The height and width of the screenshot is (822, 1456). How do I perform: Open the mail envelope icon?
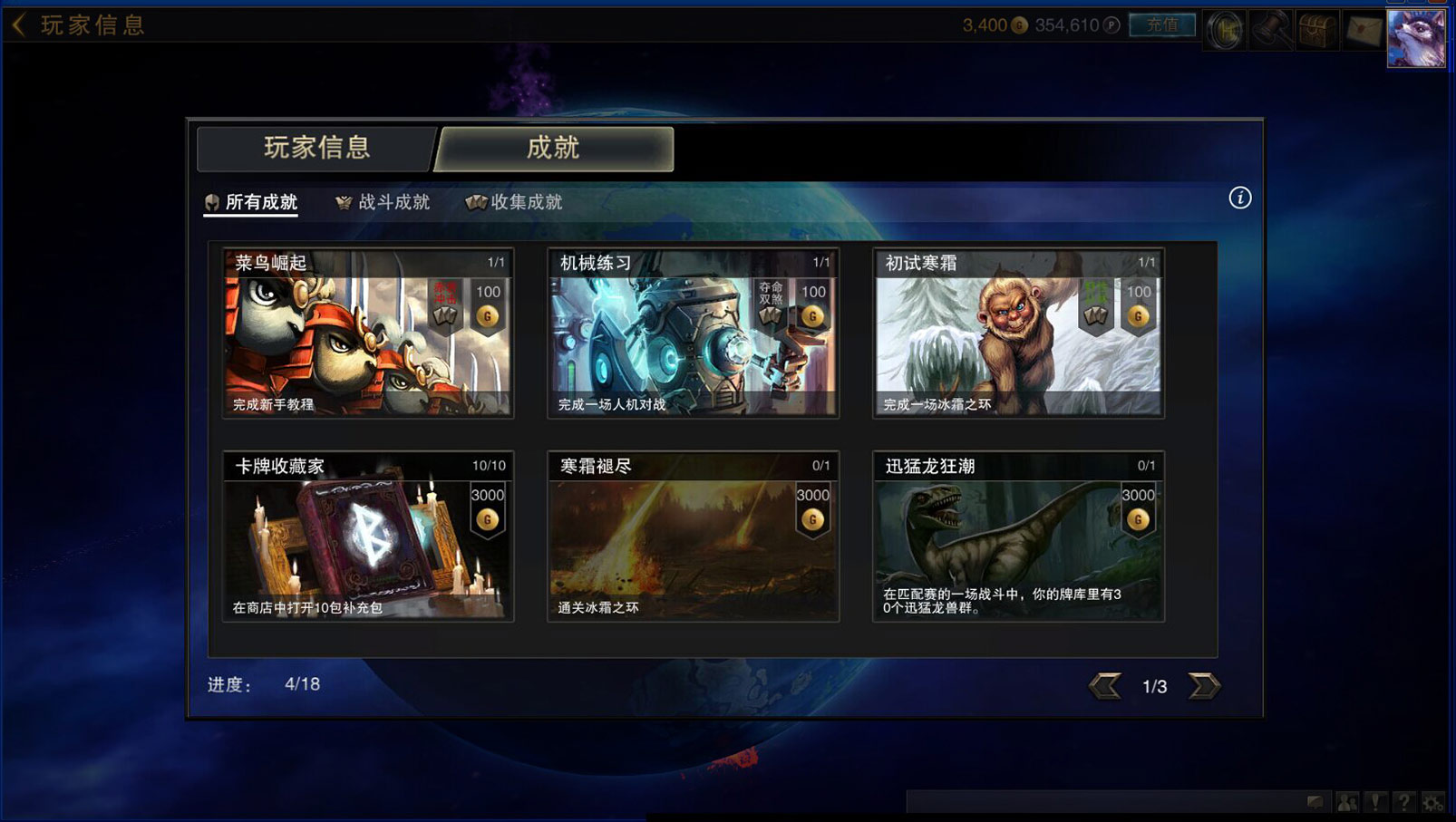[1363, 30]
